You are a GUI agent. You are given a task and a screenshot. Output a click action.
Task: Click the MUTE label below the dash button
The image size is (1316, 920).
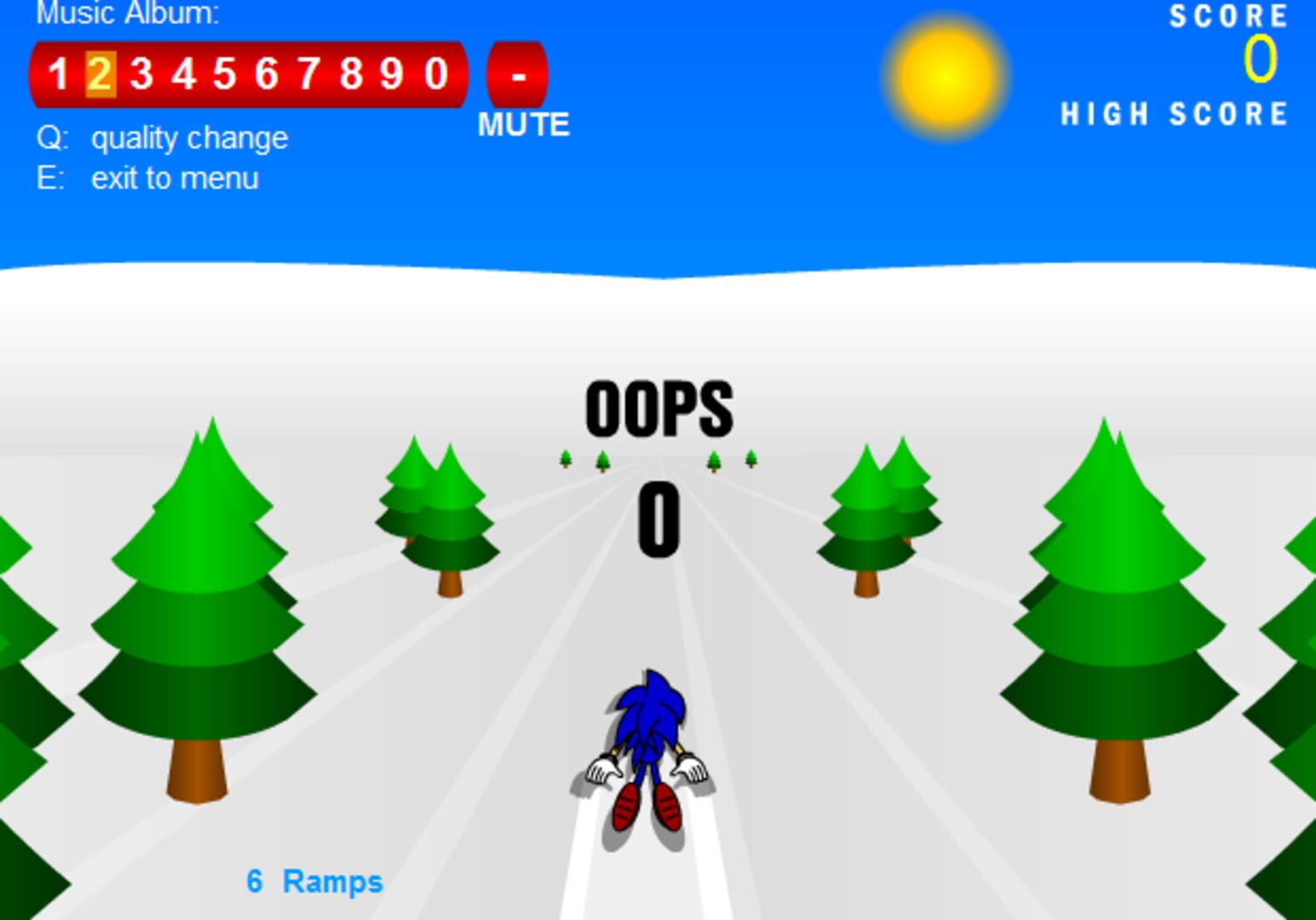(525, 125)
